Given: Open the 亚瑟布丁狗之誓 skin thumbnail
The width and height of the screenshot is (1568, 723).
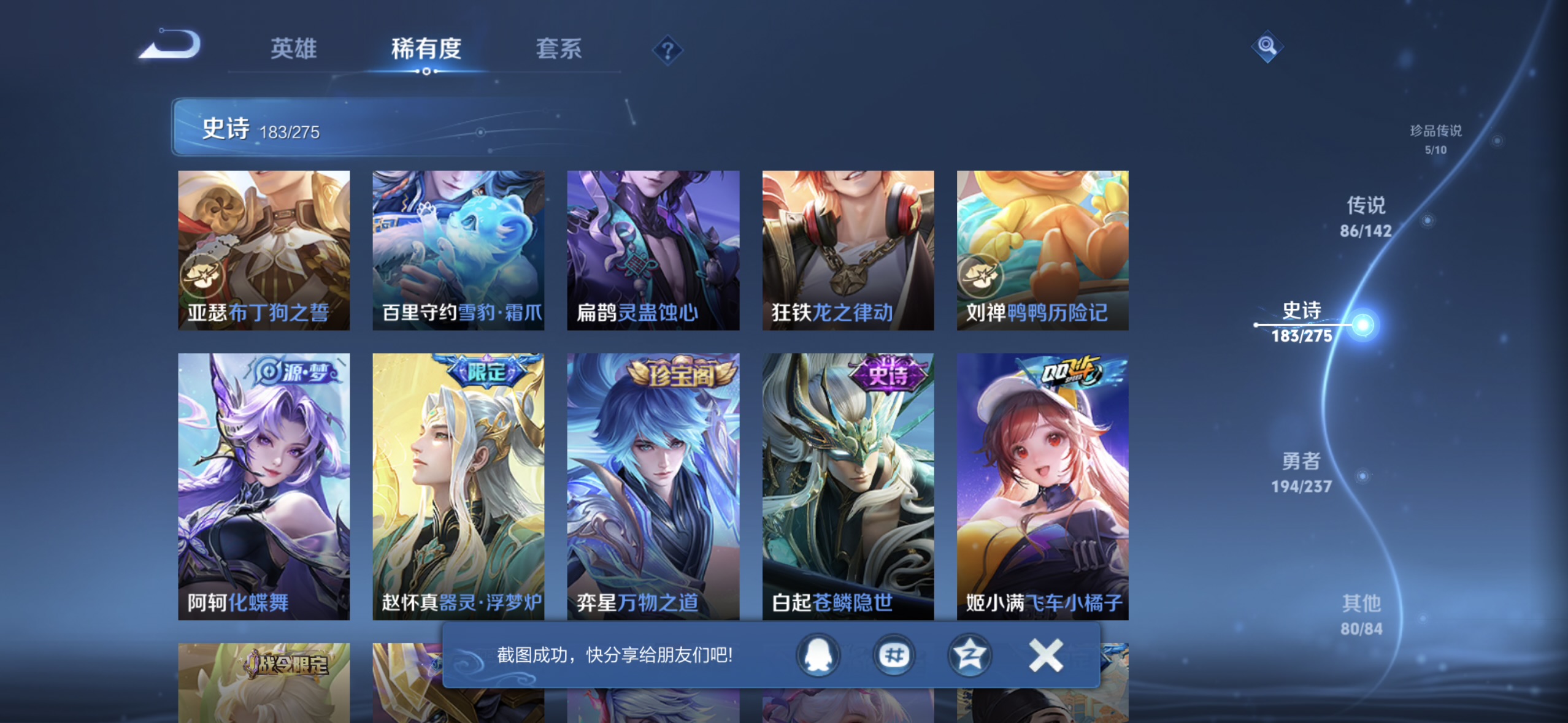Looking at the screenshot, I should point(264,248).
